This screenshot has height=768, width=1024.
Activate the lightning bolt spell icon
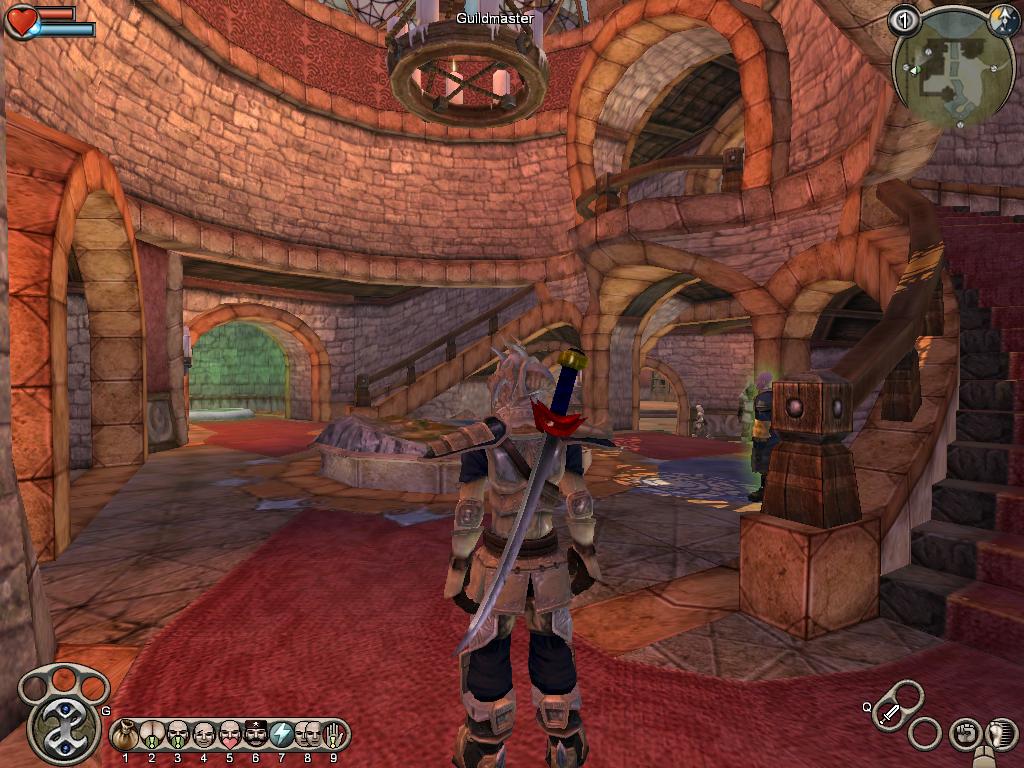(281, 735)
